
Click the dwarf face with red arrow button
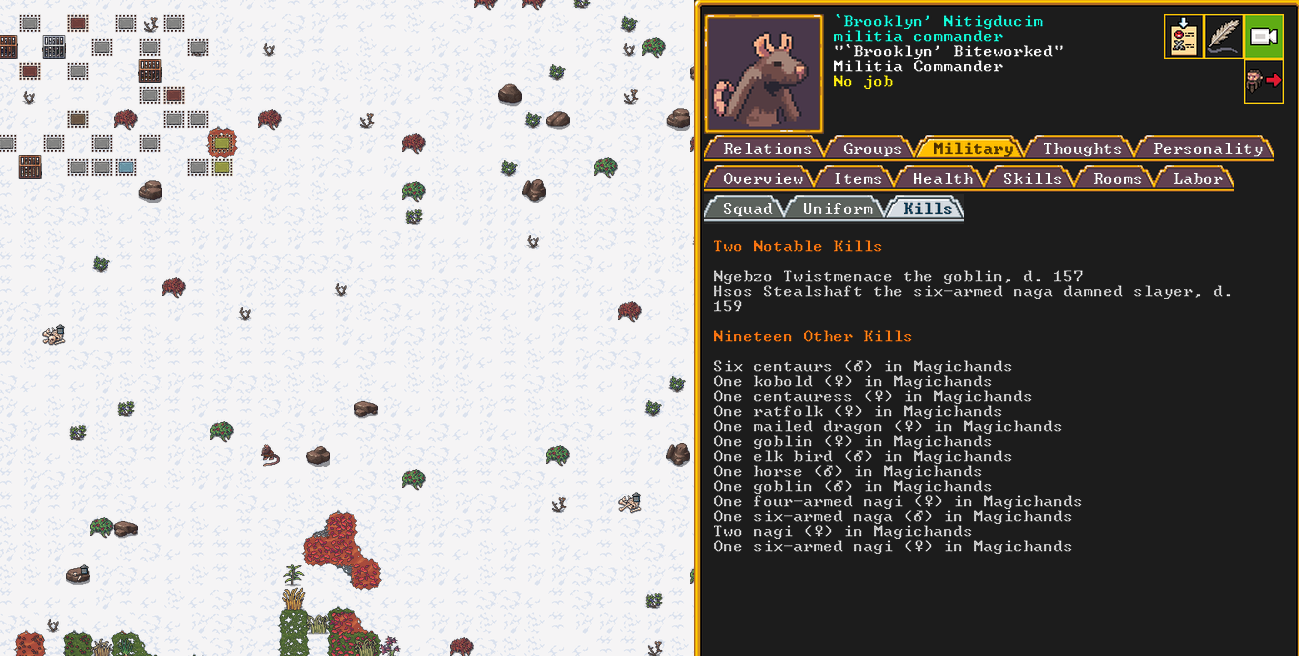[1264, 82]
